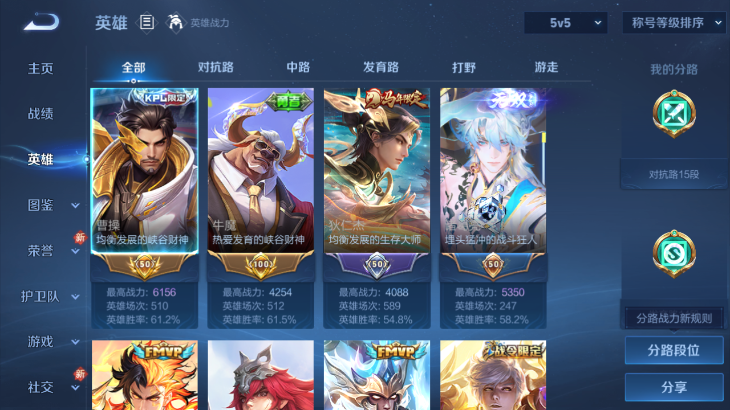Switch to the 游走 tab

point(546,67)
